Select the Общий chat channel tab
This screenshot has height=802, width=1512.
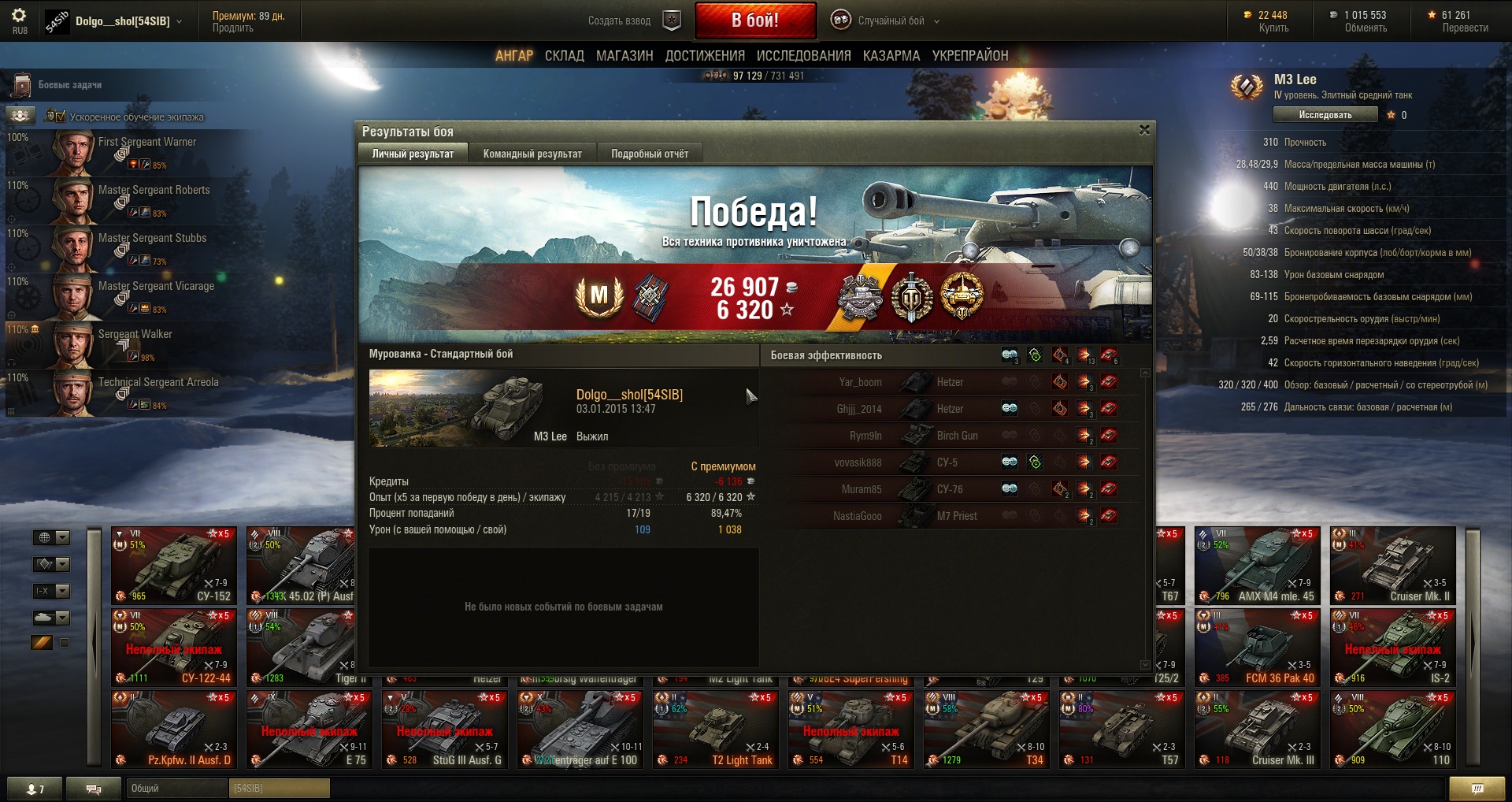[x=175, y=788]
